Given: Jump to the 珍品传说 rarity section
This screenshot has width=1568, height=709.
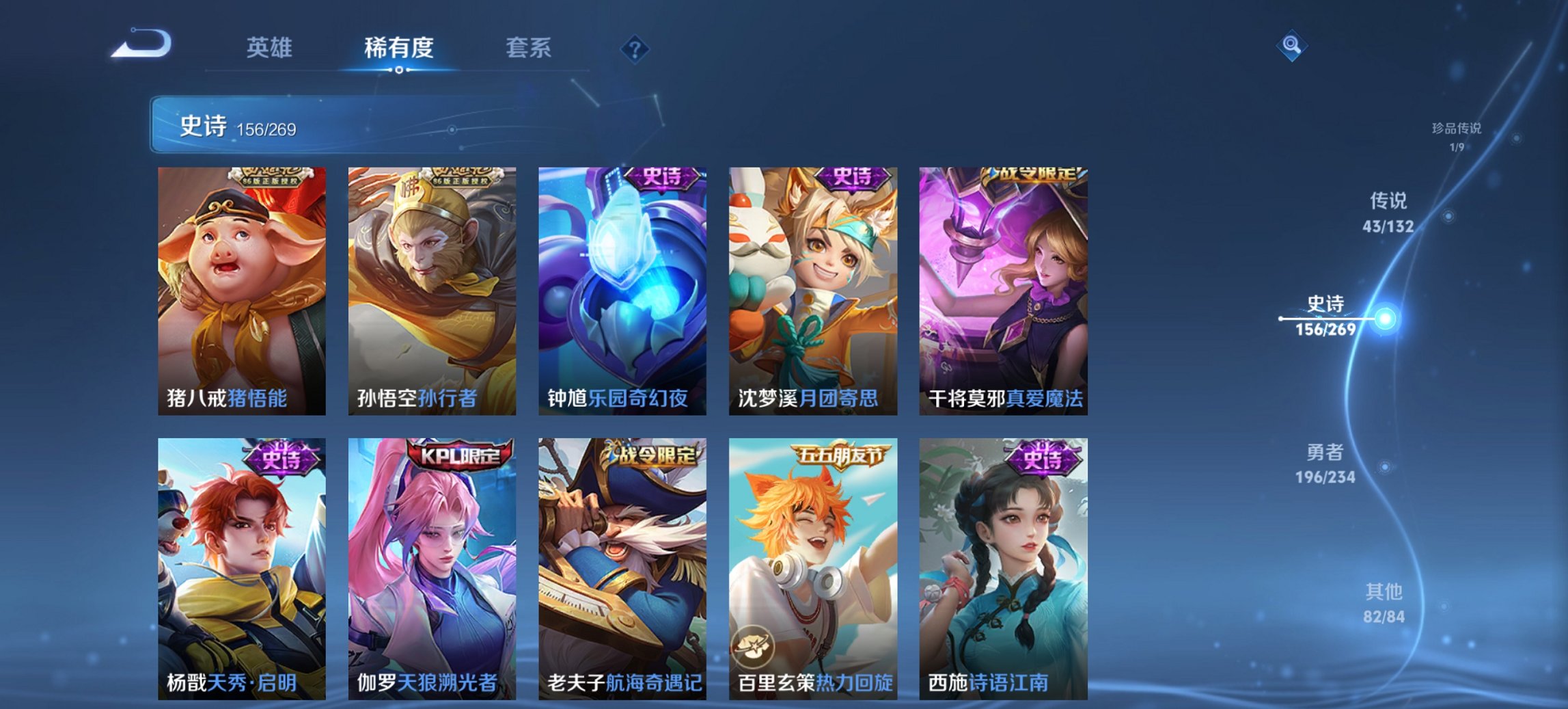Looking at the screenshot, I should point(1457,133).
